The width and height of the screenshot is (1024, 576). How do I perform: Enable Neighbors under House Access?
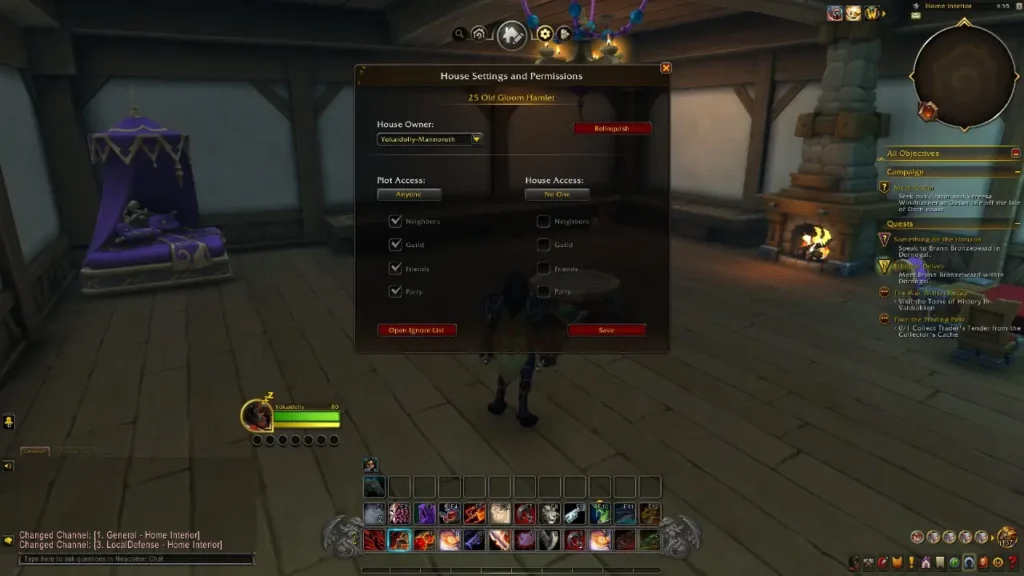[543, 221]
